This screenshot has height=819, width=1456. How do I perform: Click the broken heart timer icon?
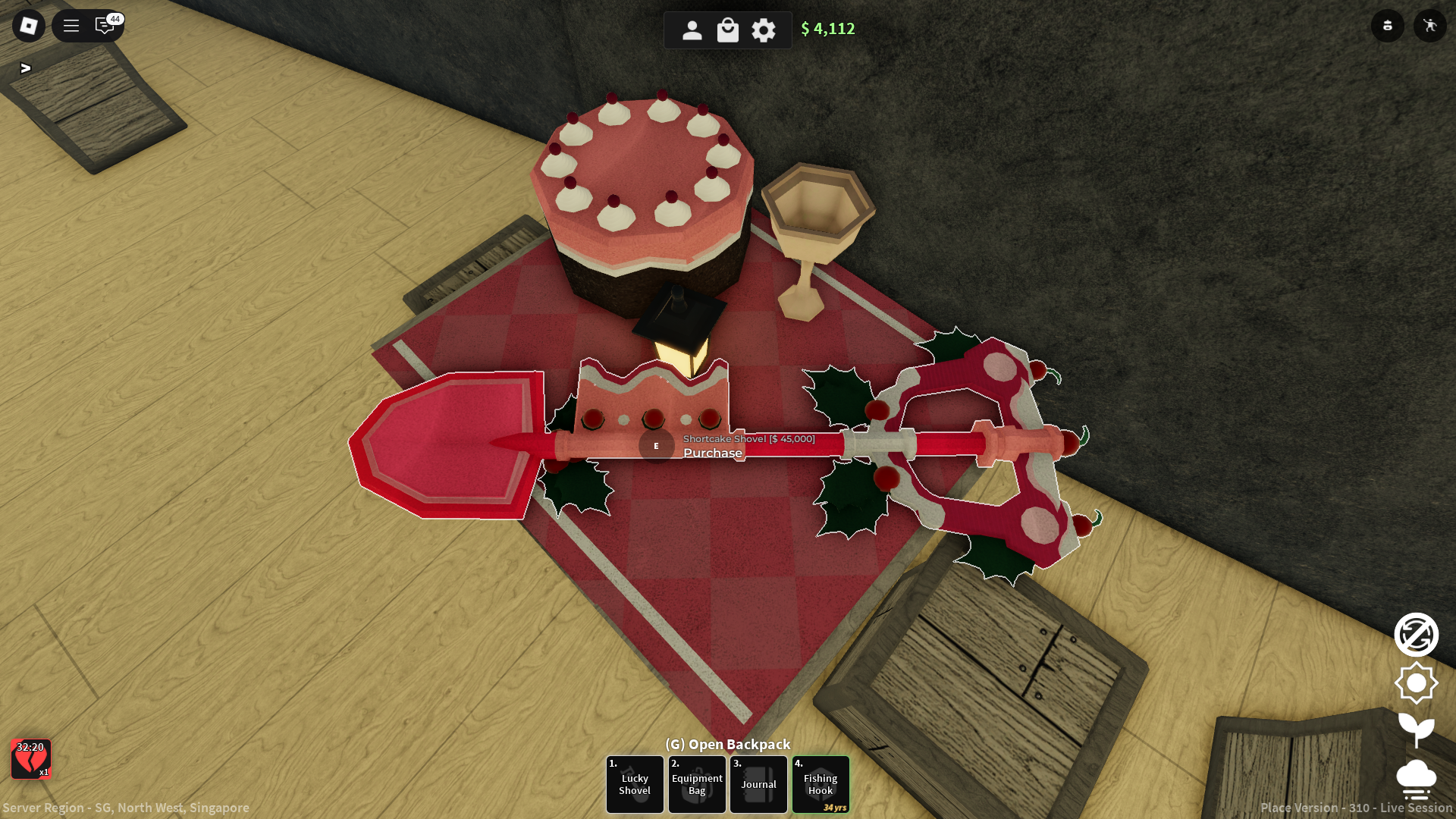[31, 759]
